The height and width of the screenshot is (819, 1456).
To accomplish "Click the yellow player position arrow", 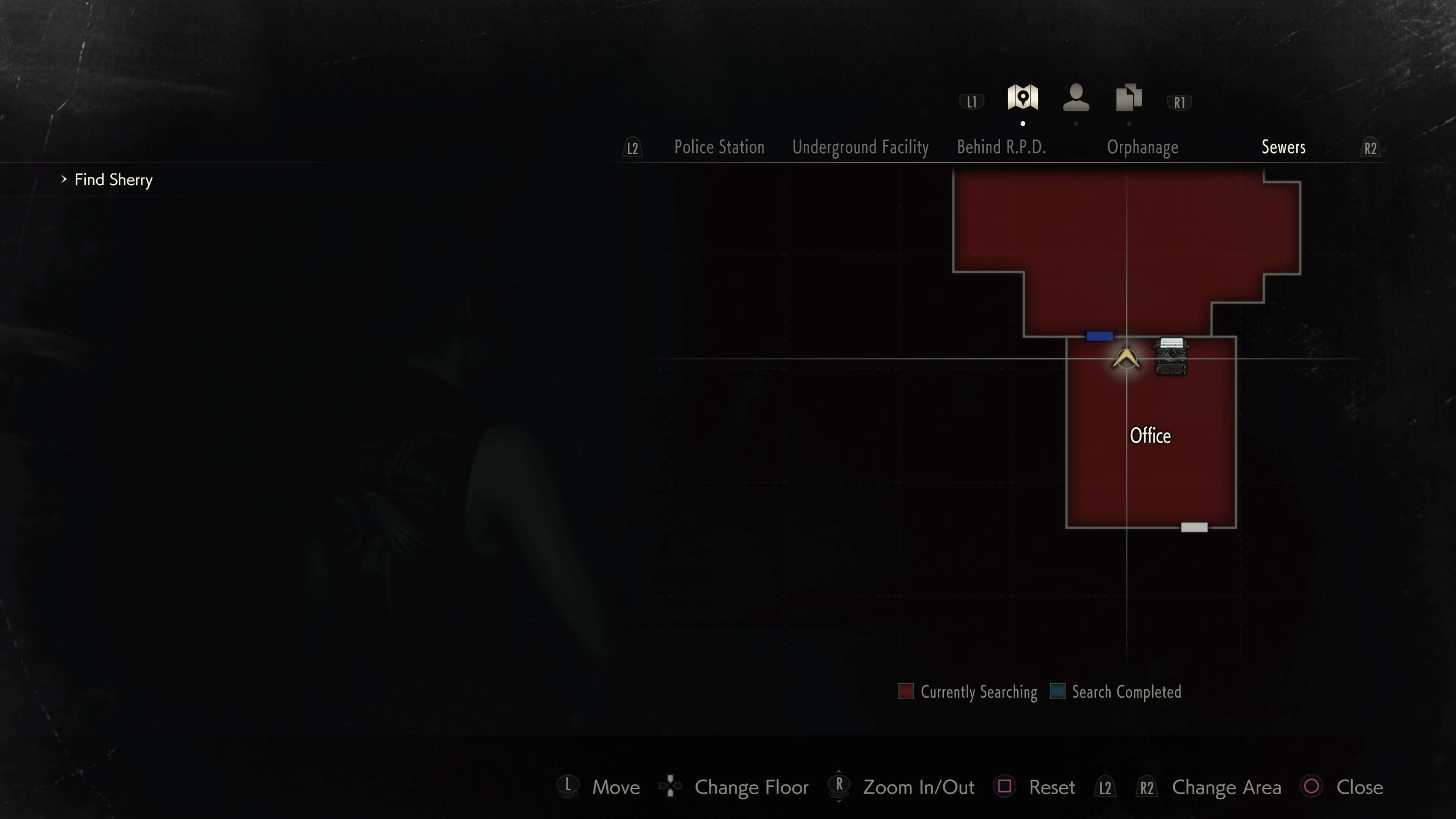I will pyautogui.click(x=1126, y=359).
